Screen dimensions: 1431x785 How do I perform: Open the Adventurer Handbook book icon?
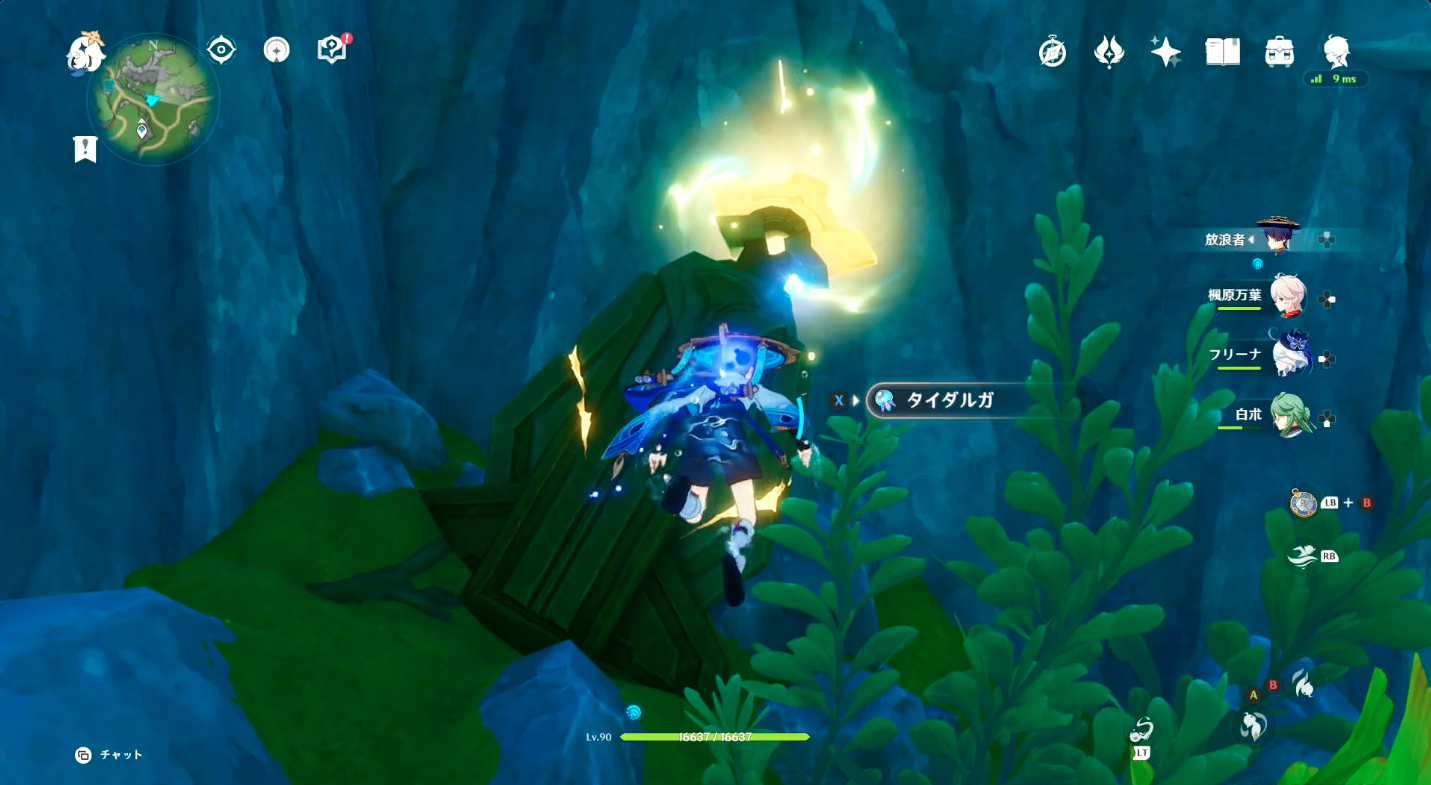pyautogui.click(x=1222, y=52)
